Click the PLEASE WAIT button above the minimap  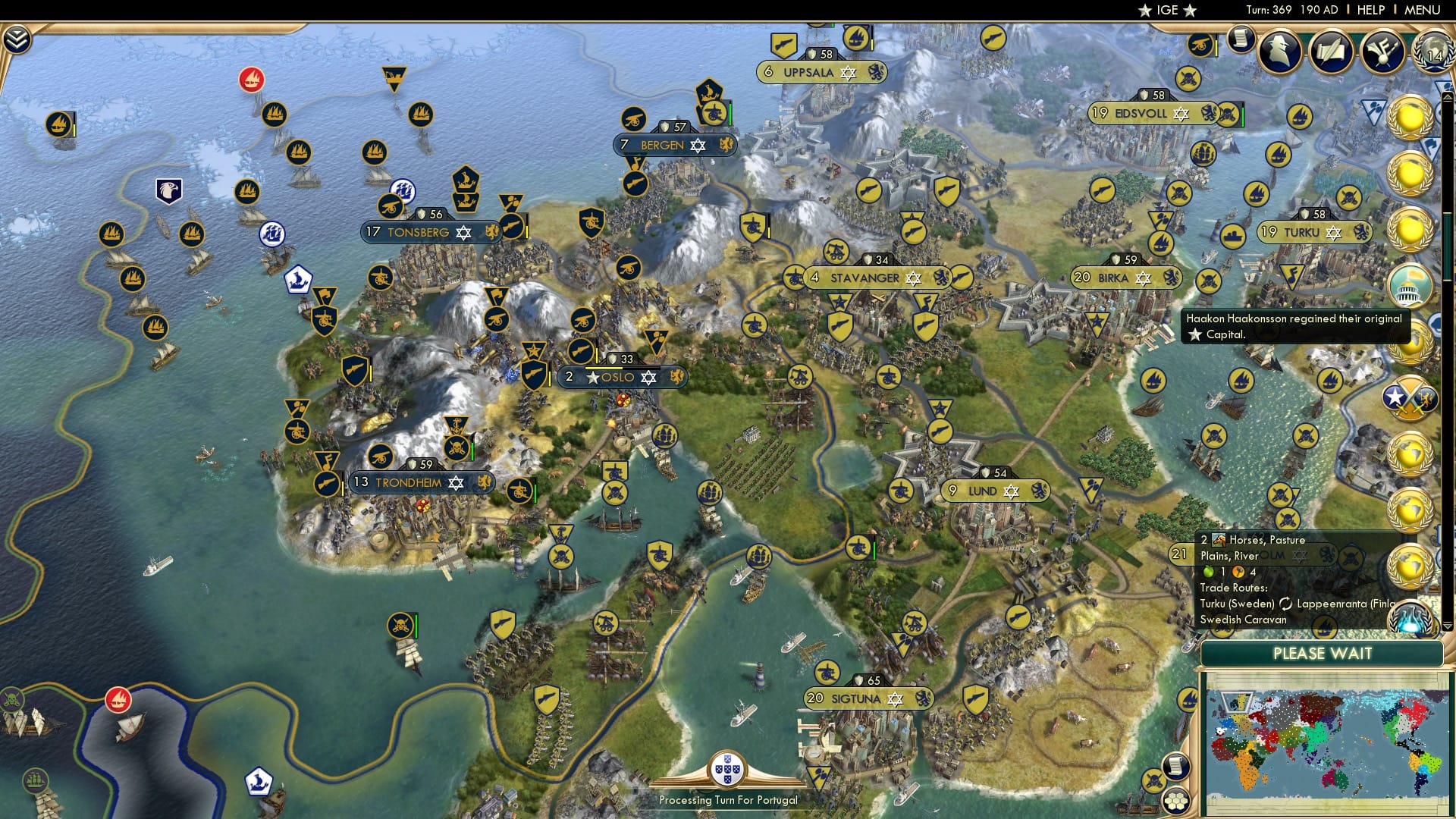click(x=1323, y=653)
